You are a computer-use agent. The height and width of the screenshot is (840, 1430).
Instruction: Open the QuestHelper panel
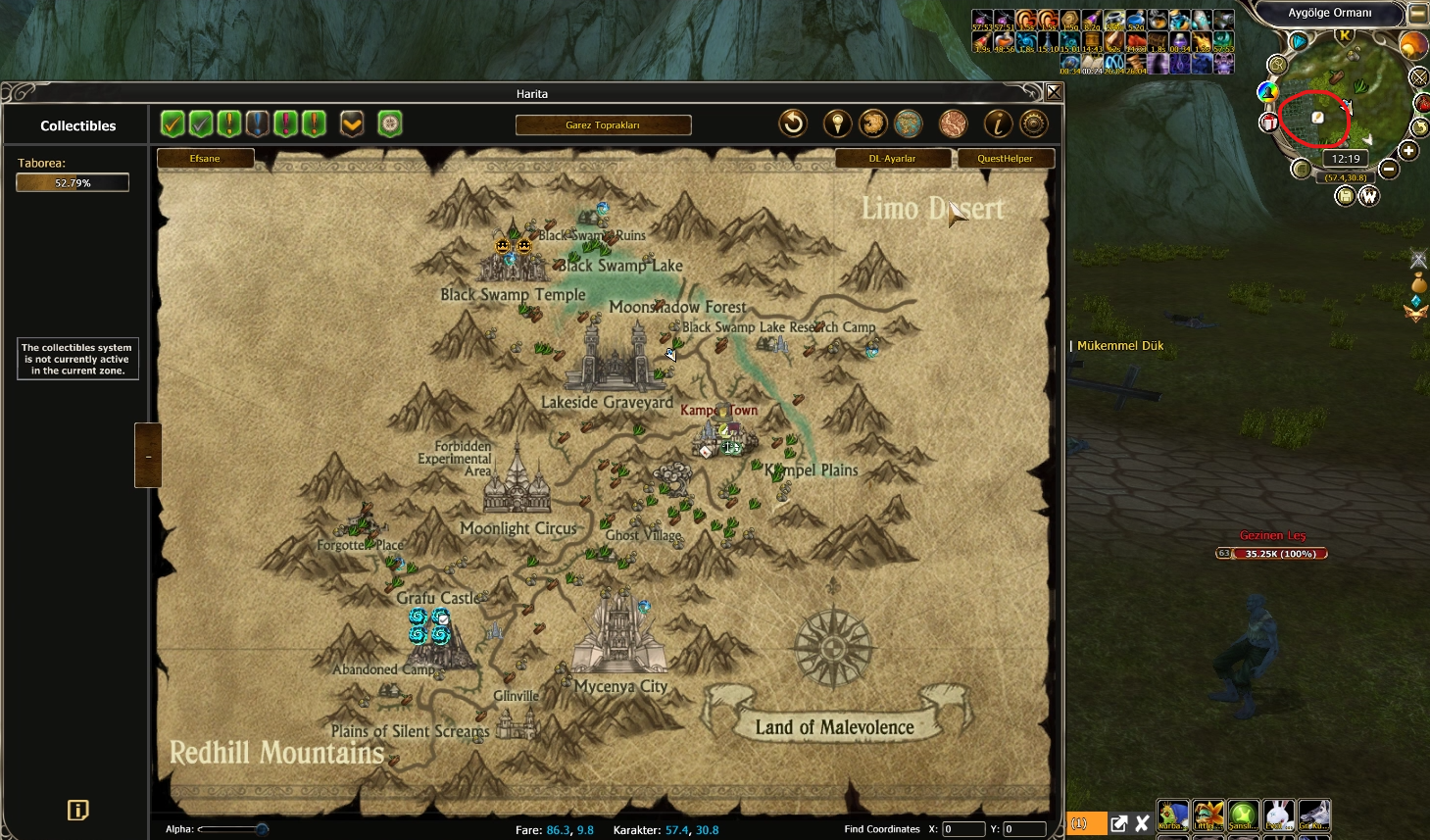pyautogui.click(x=1005, y=159)
